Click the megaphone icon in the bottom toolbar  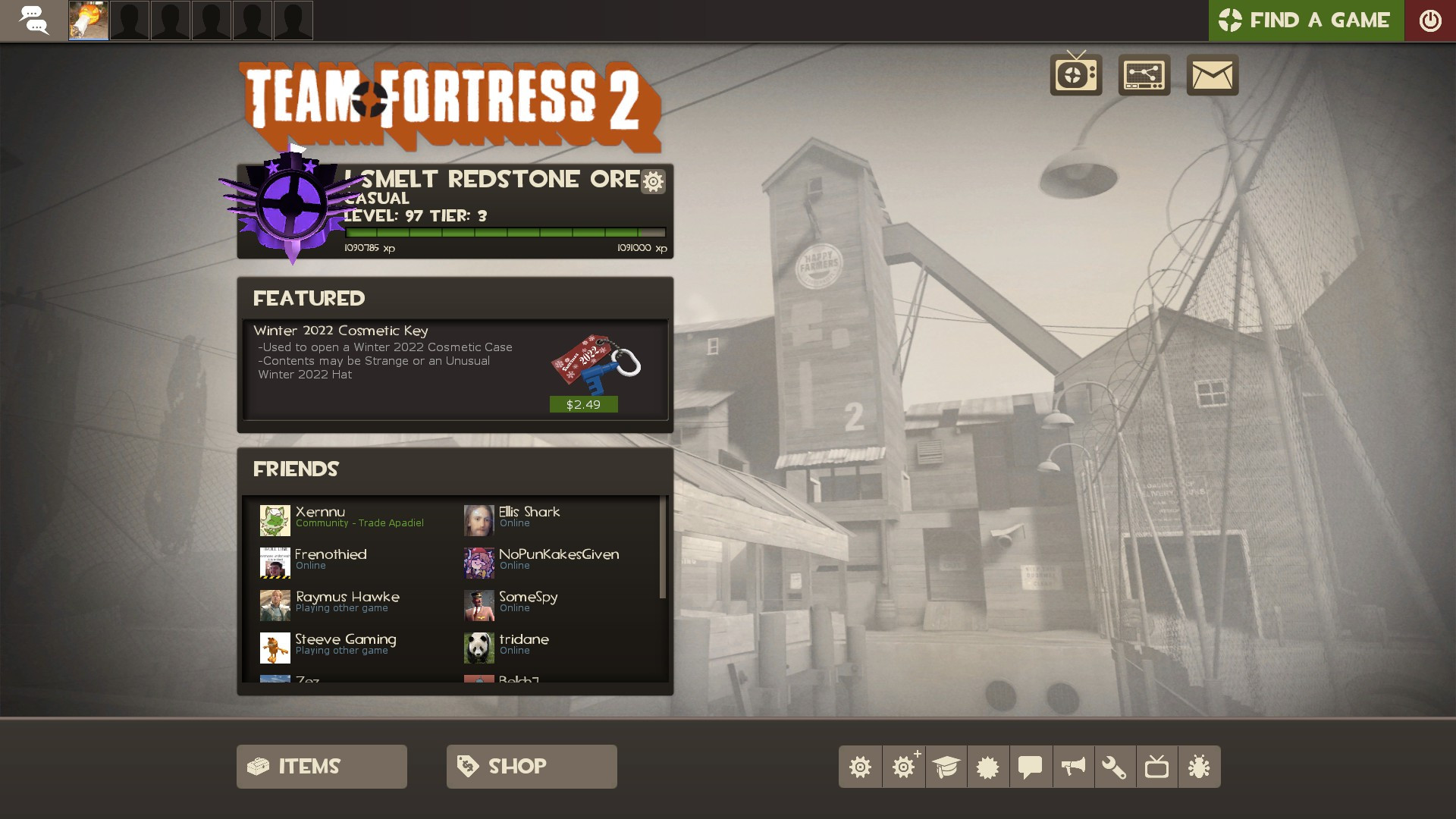coord(1073,766)
